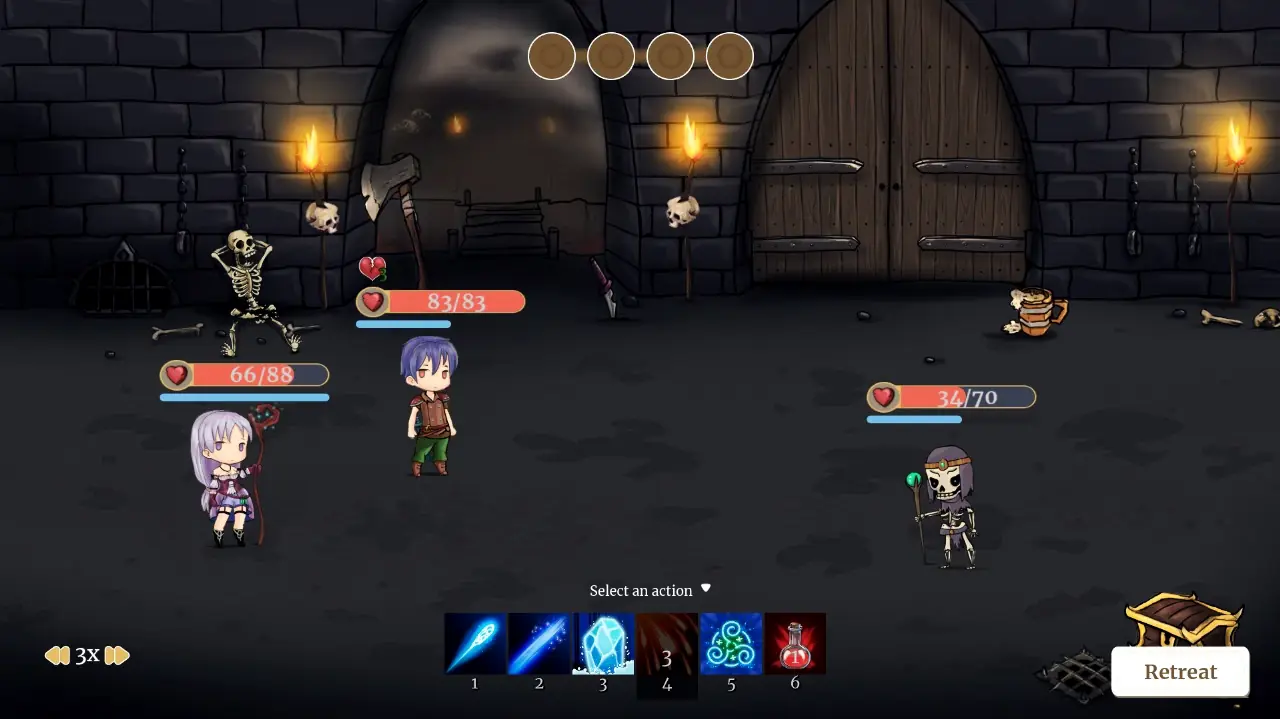Choose the blue triple-spiral spell
This screenshot has height=719, width=1280.
[x=731, y=644]
